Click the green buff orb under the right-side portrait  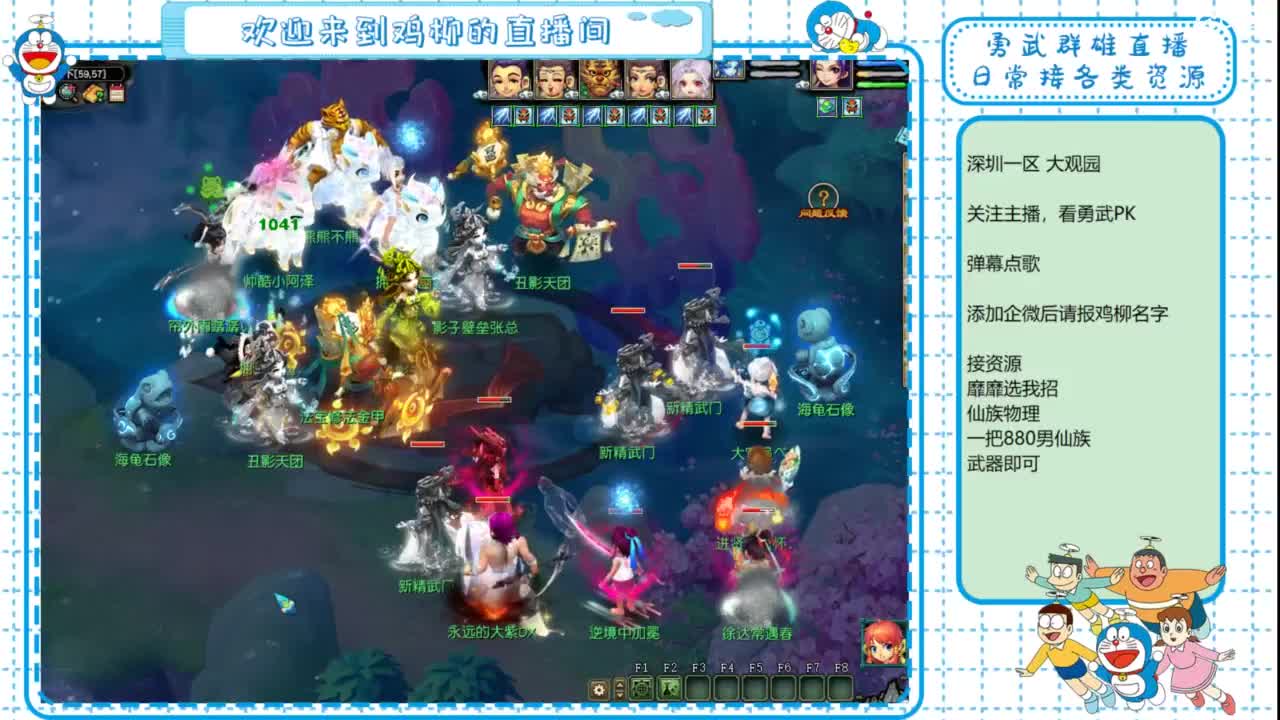pos(827,107)
